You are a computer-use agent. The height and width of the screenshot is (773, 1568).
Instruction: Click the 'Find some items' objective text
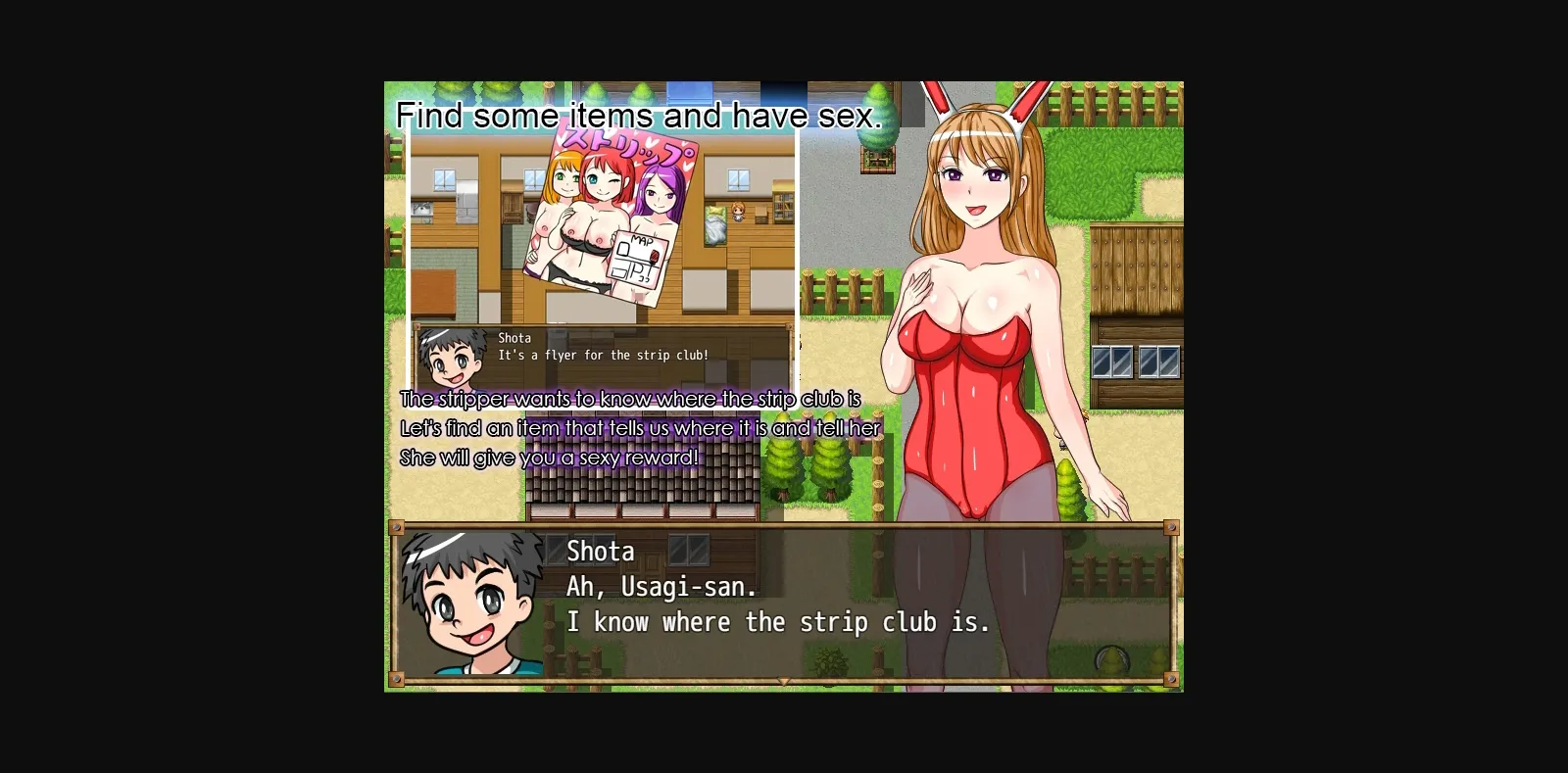[638, 115]
